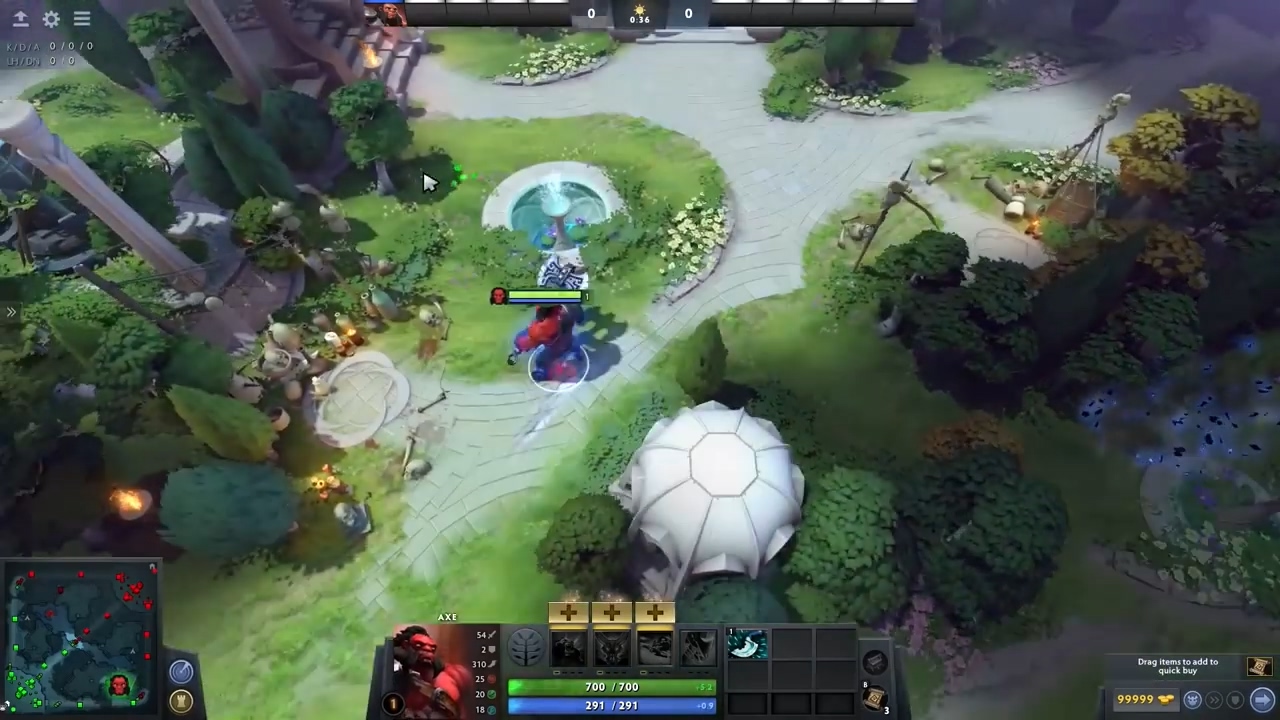This screenshot has width=1280, height=720.
Task: Level up Berserker's Call with its plus button
Action: pyautogui.click(x=569, y=611)
